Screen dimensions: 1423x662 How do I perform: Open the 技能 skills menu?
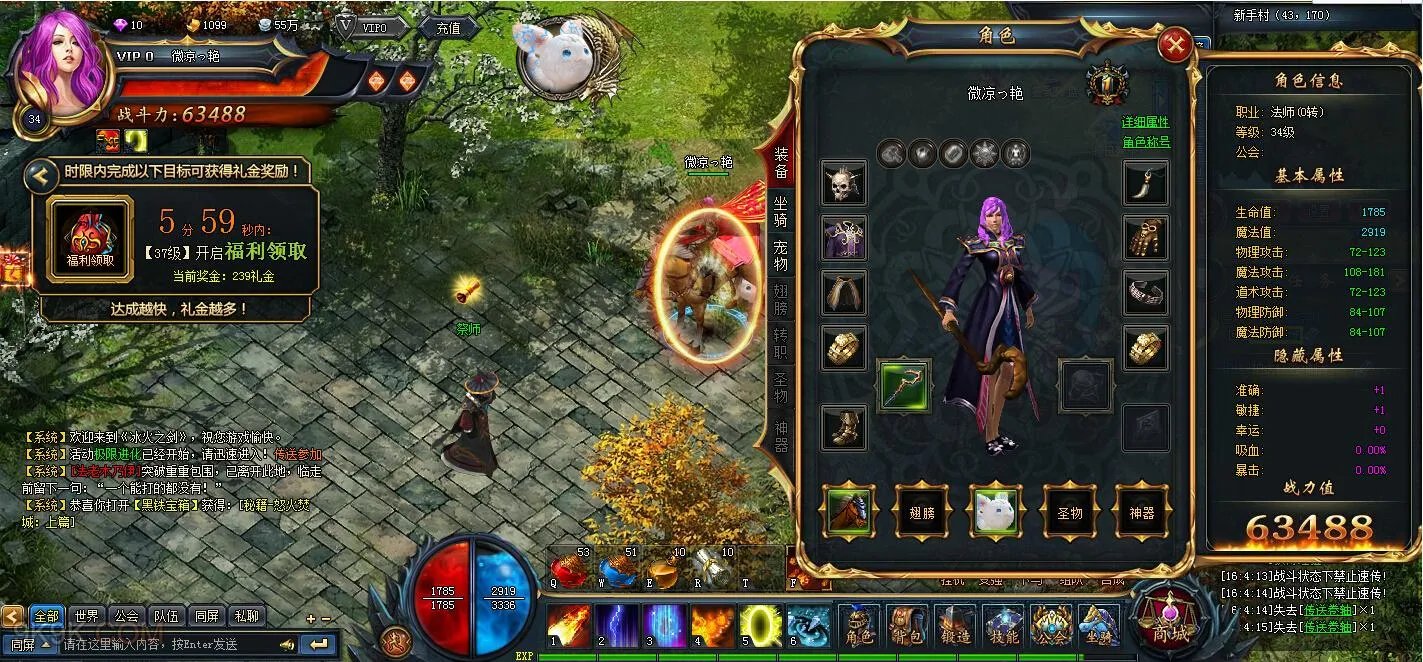point(1003,626)
